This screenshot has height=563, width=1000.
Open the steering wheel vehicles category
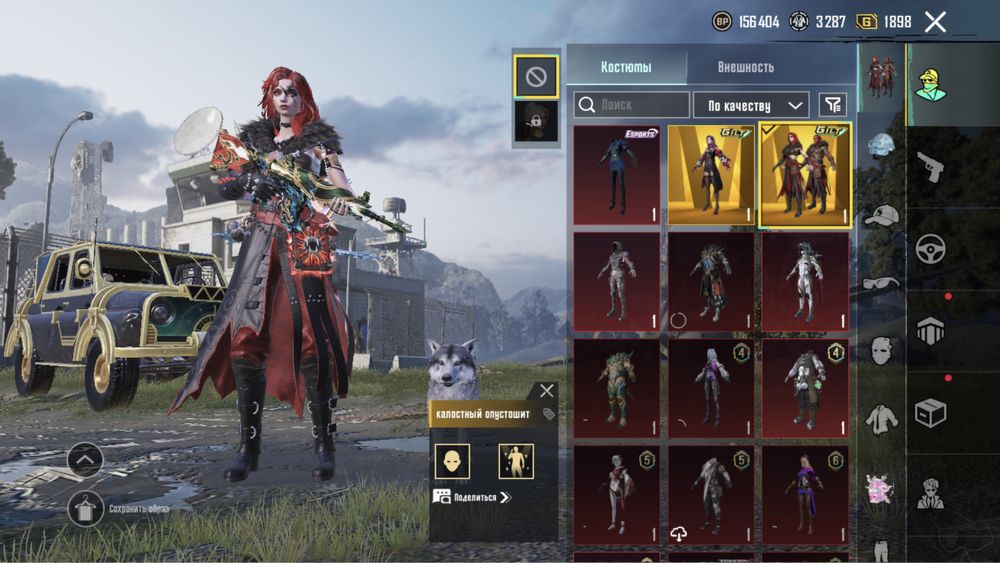point(930,248)
